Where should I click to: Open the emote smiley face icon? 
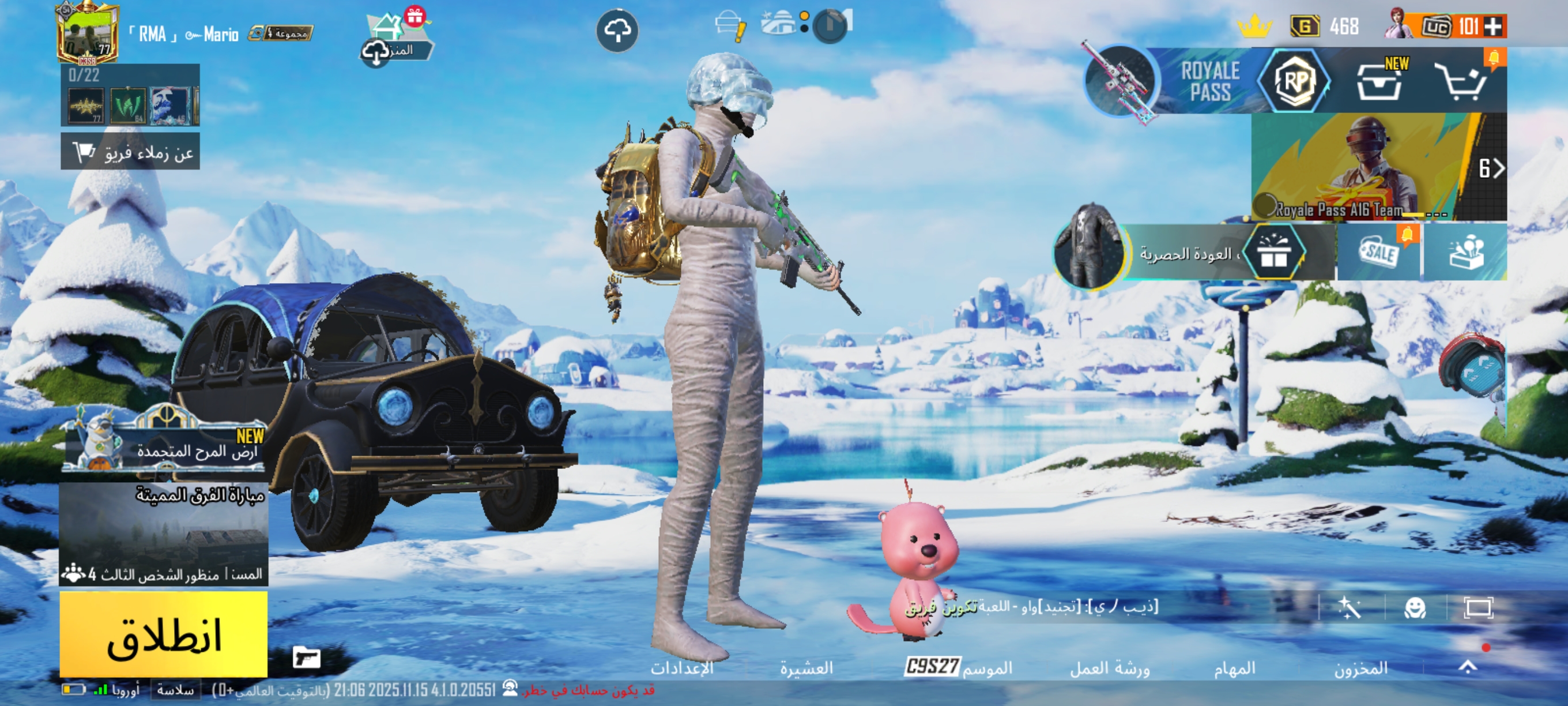[1414, 608]
